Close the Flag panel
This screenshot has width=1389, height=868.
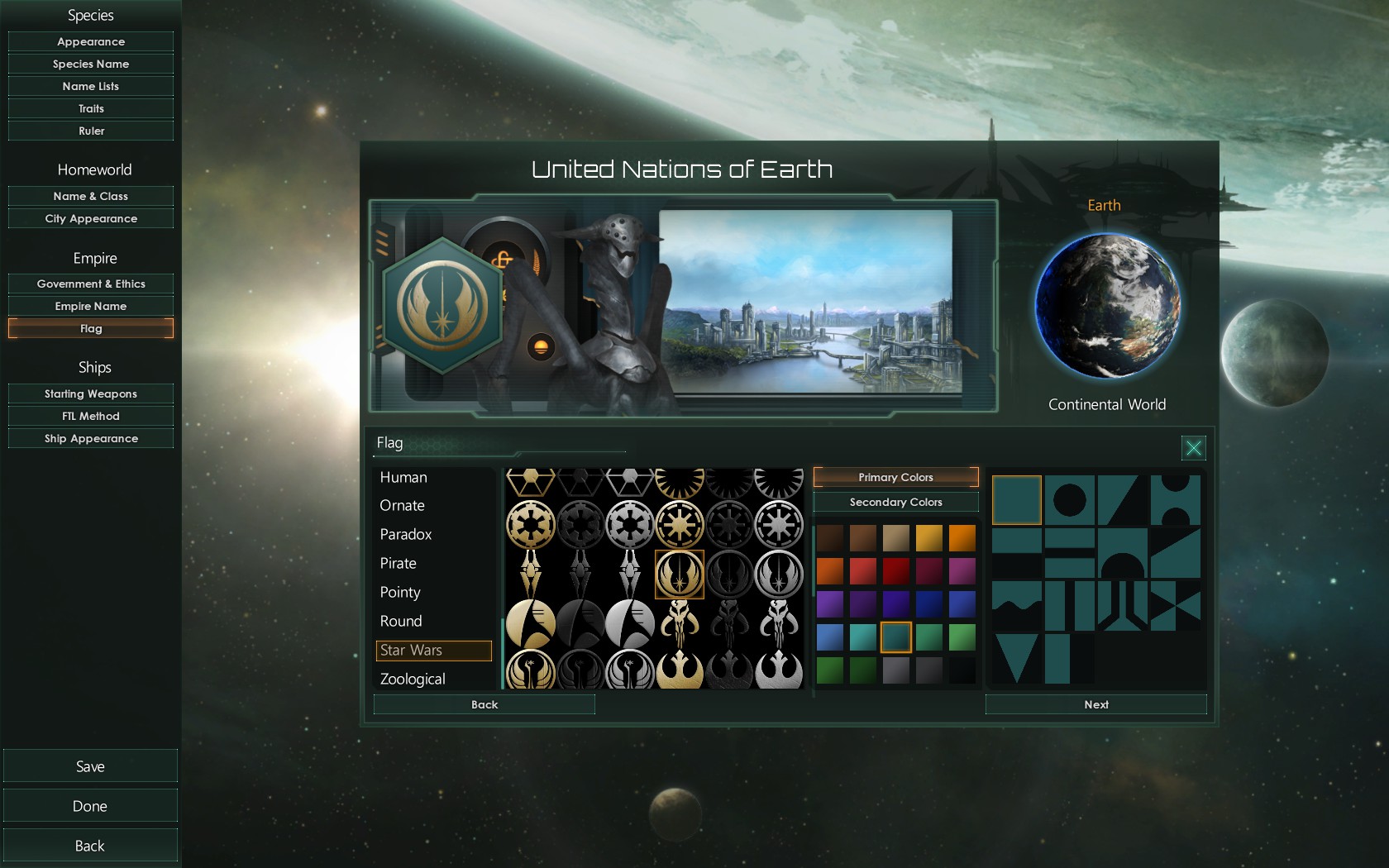[1193, 448]
